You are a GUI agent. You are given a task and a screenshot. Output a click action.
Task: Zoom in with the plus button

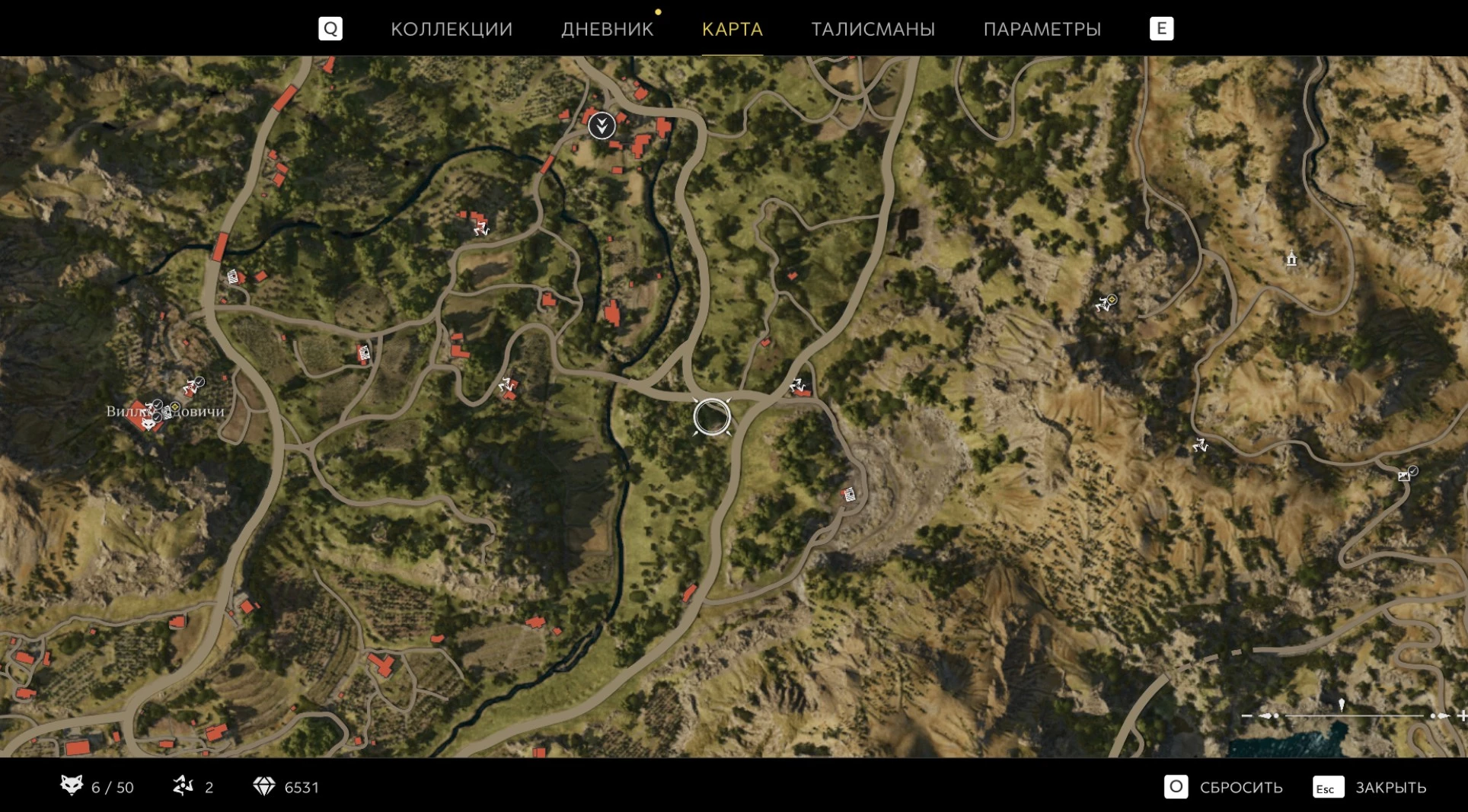(1461, 715)
